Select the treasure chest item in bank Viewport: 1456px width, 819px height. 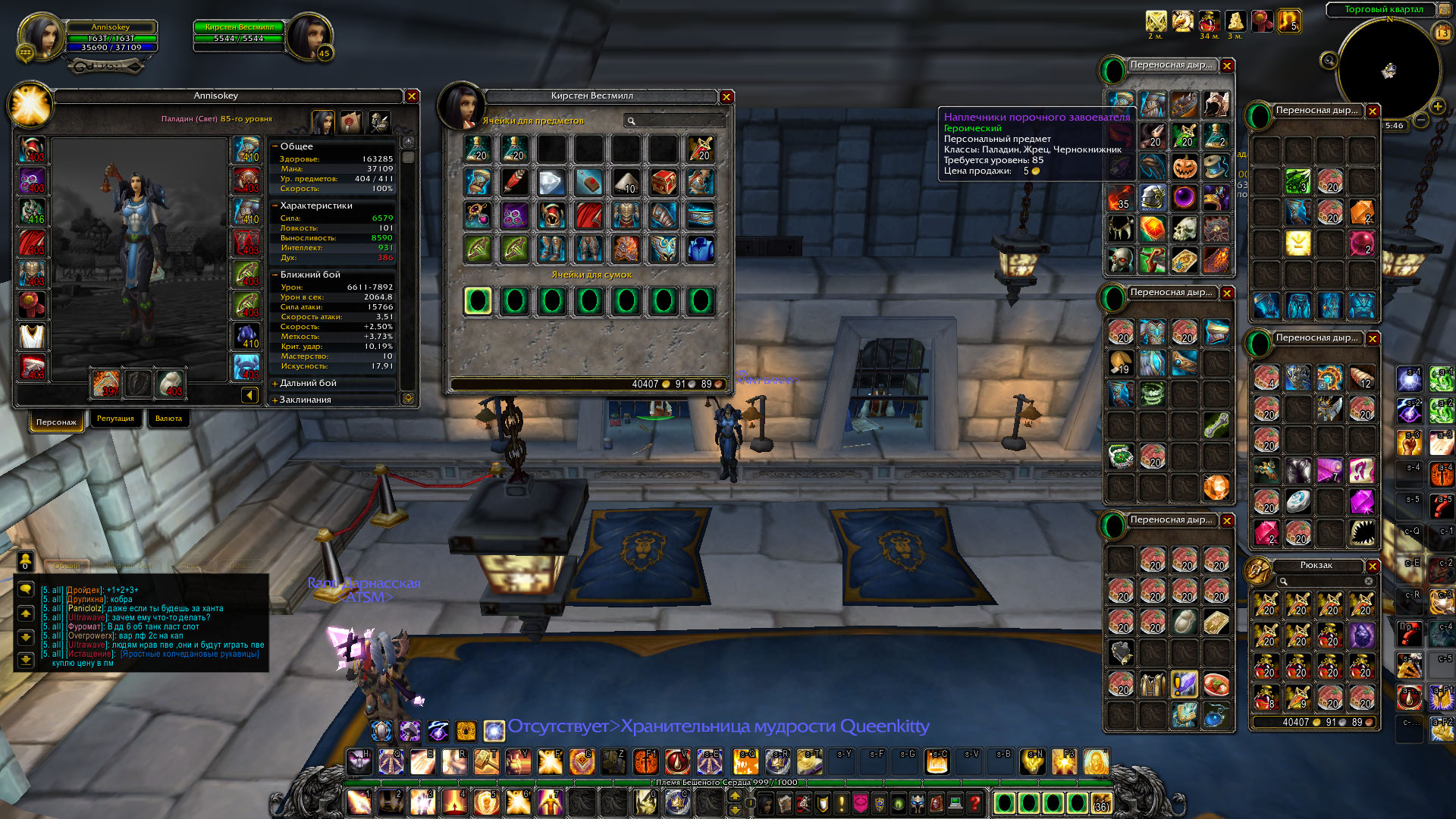pos(664,182)
